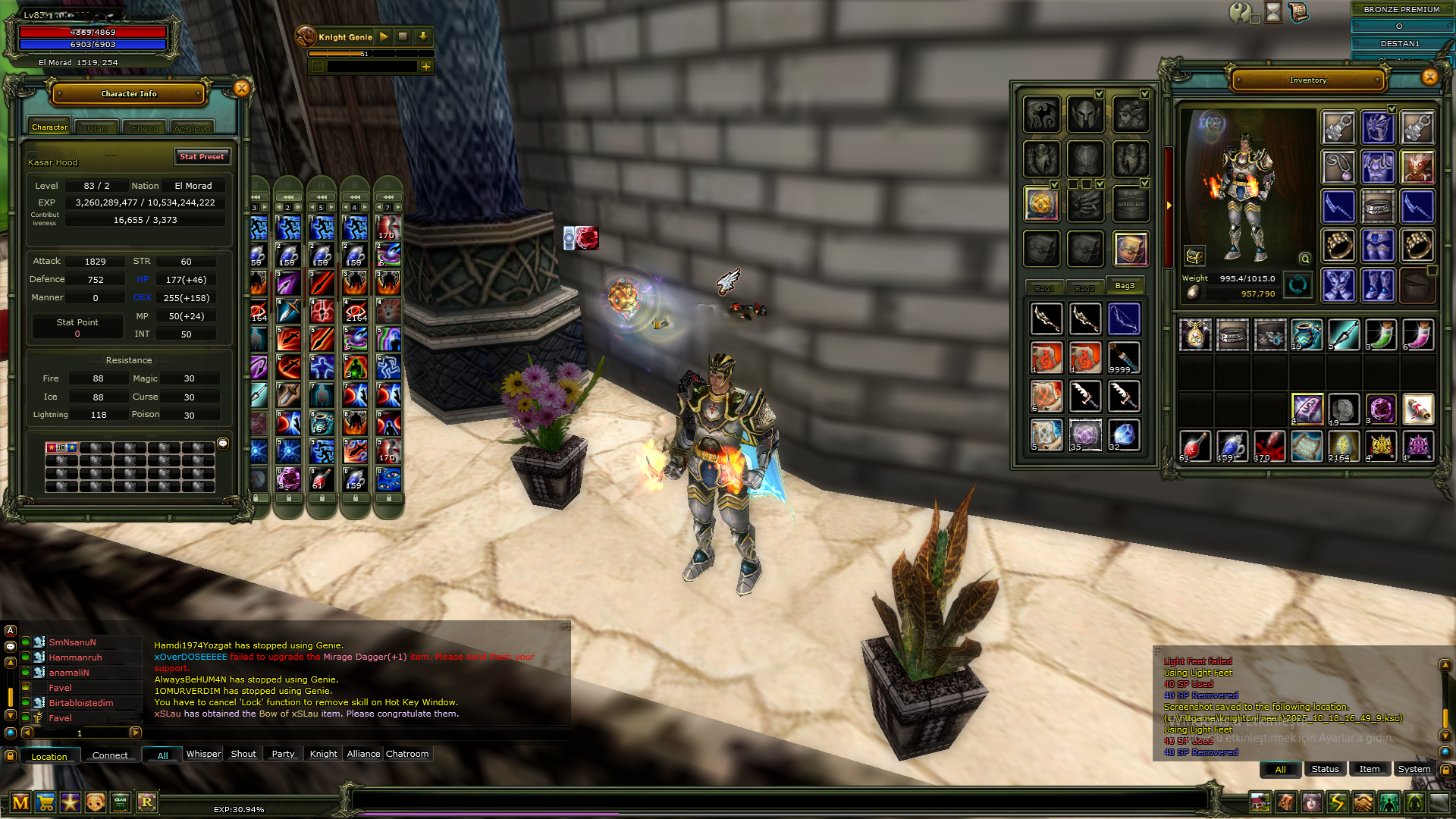Switch chat to the Party channel
Image resolution: width=1456 pixels, height=819 pixels.
[x=283, y=754]
